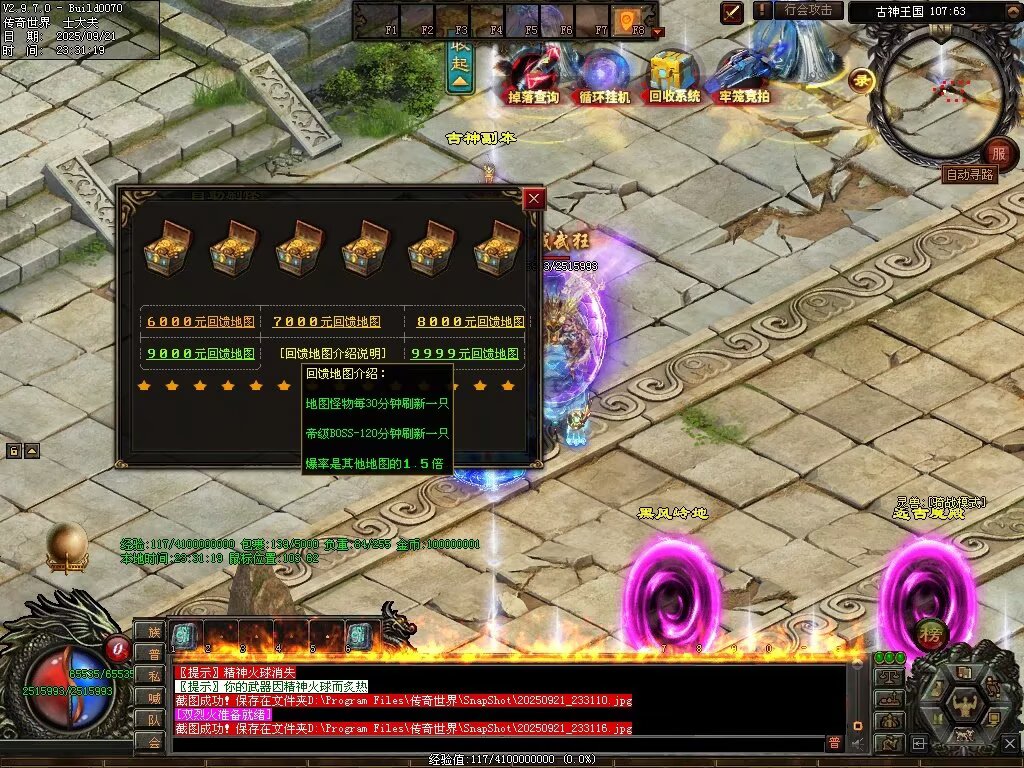Close the feedback map dialog

click(534, 198)
